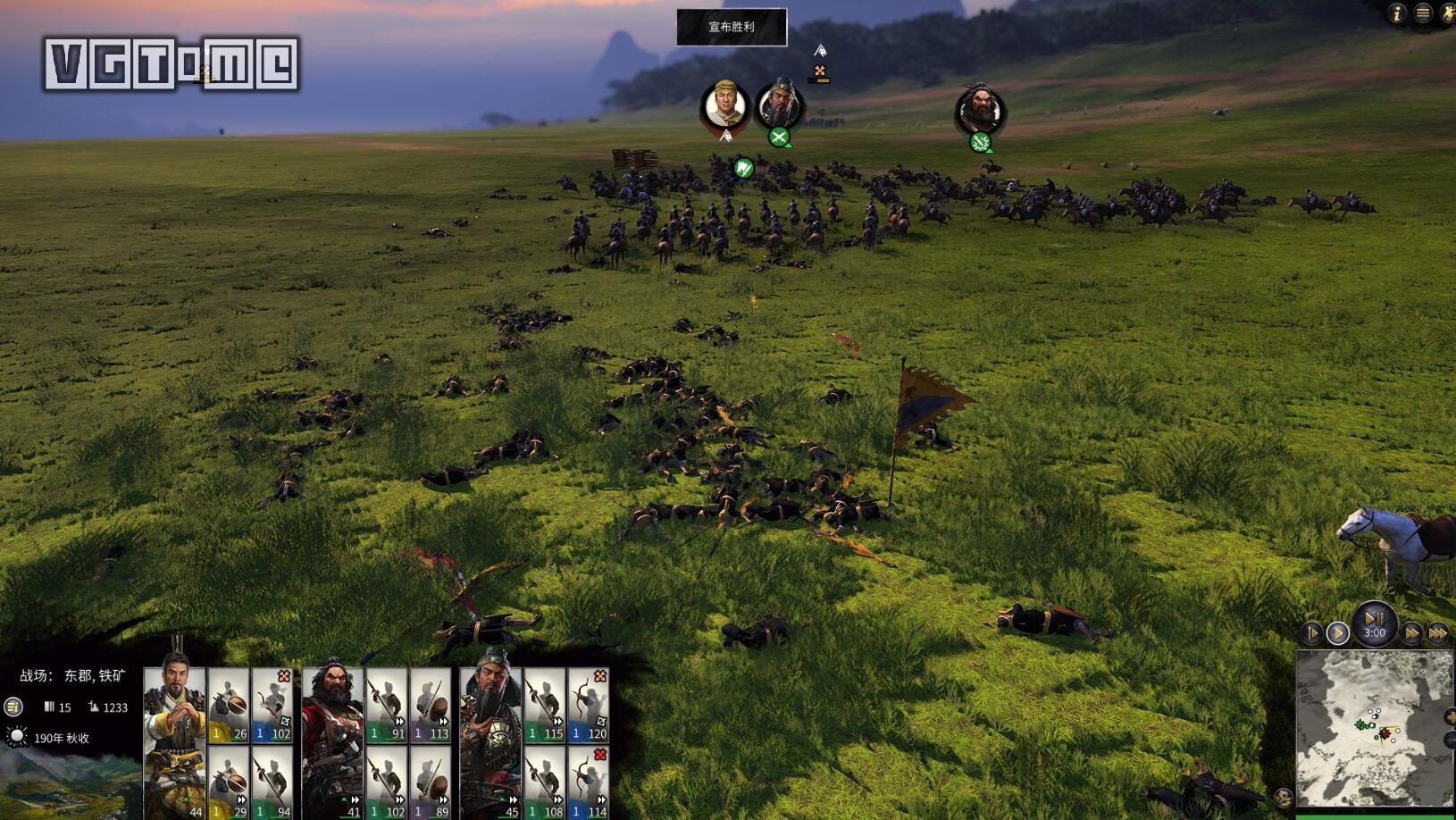Select the archer unit card showing 114
Image resolution: width=1456 pixels, height=820 pixels.
[589, 783]
